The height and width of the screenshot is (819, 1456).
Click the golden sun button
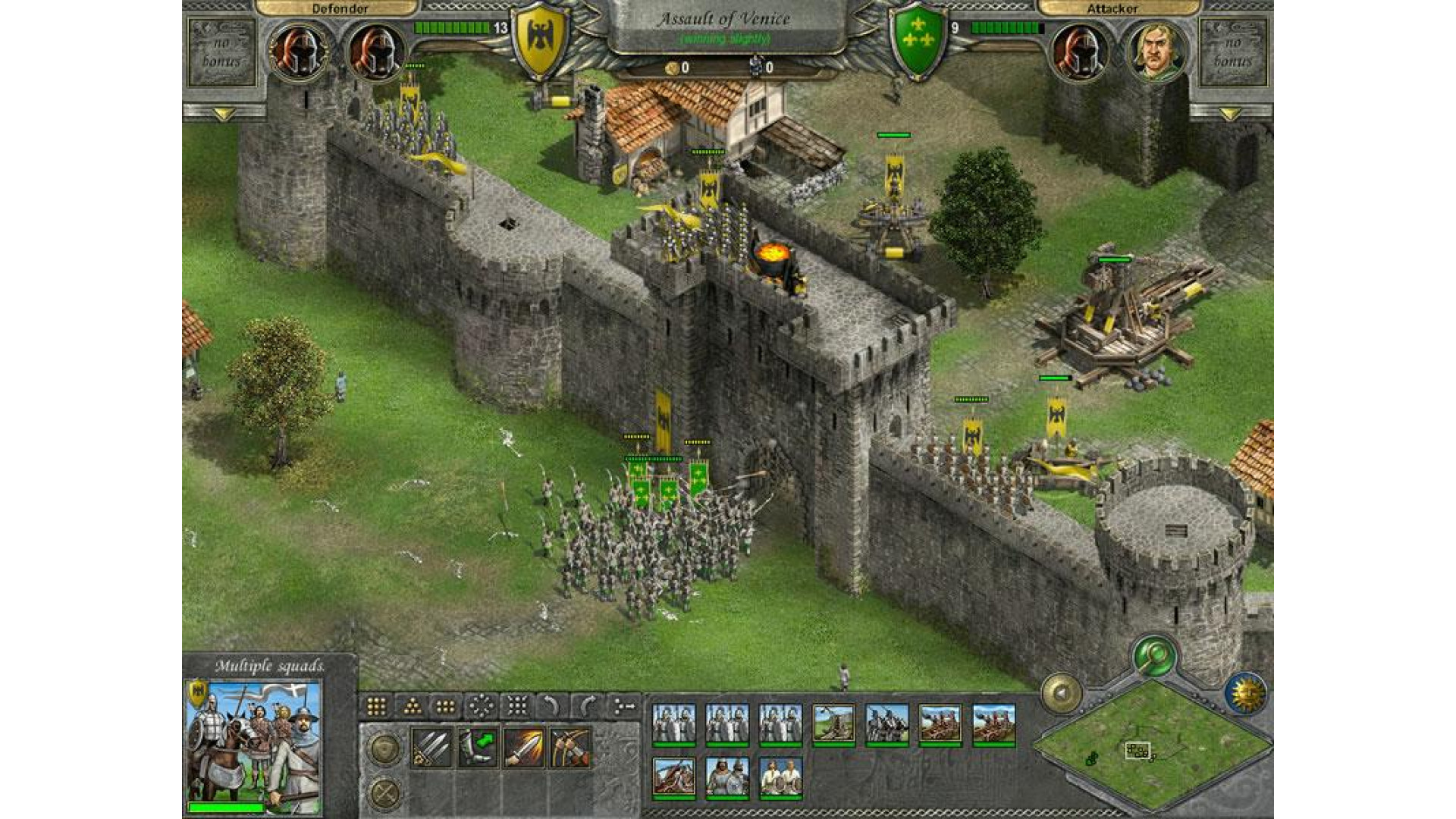(1246, 692)
